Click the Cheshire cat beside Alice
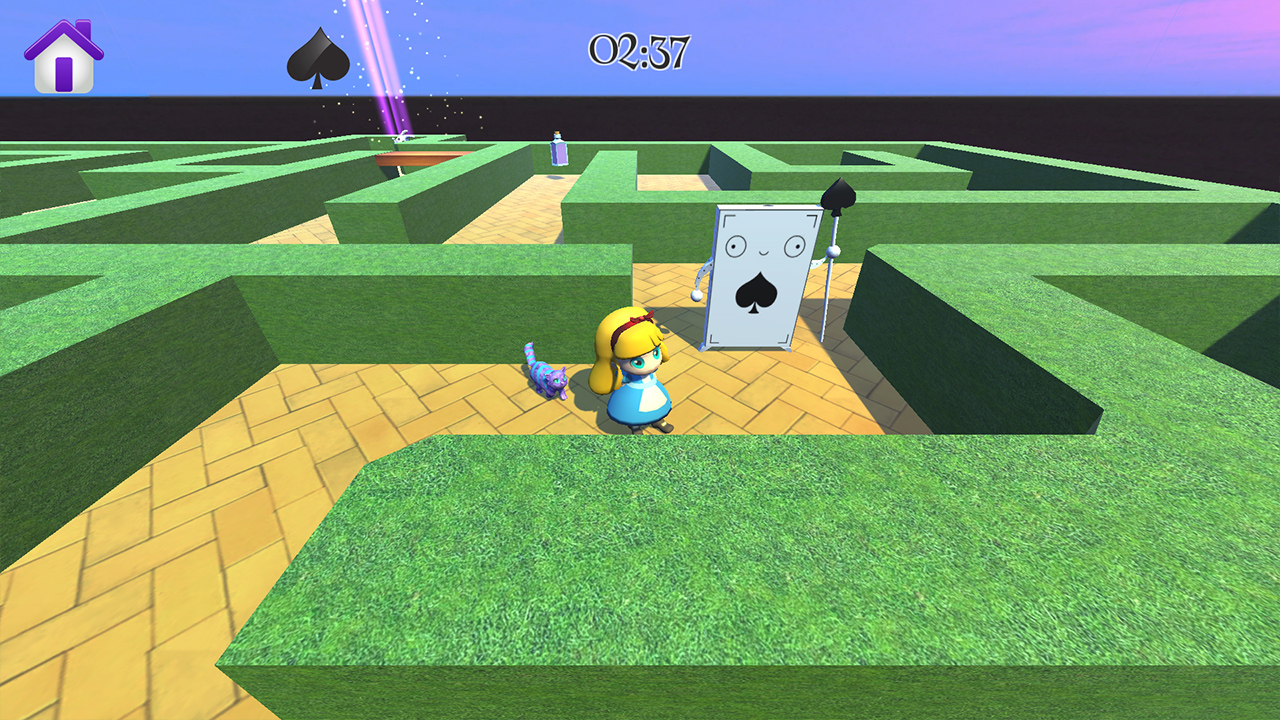The image size is (1280, 720). [x=550, y=380]
